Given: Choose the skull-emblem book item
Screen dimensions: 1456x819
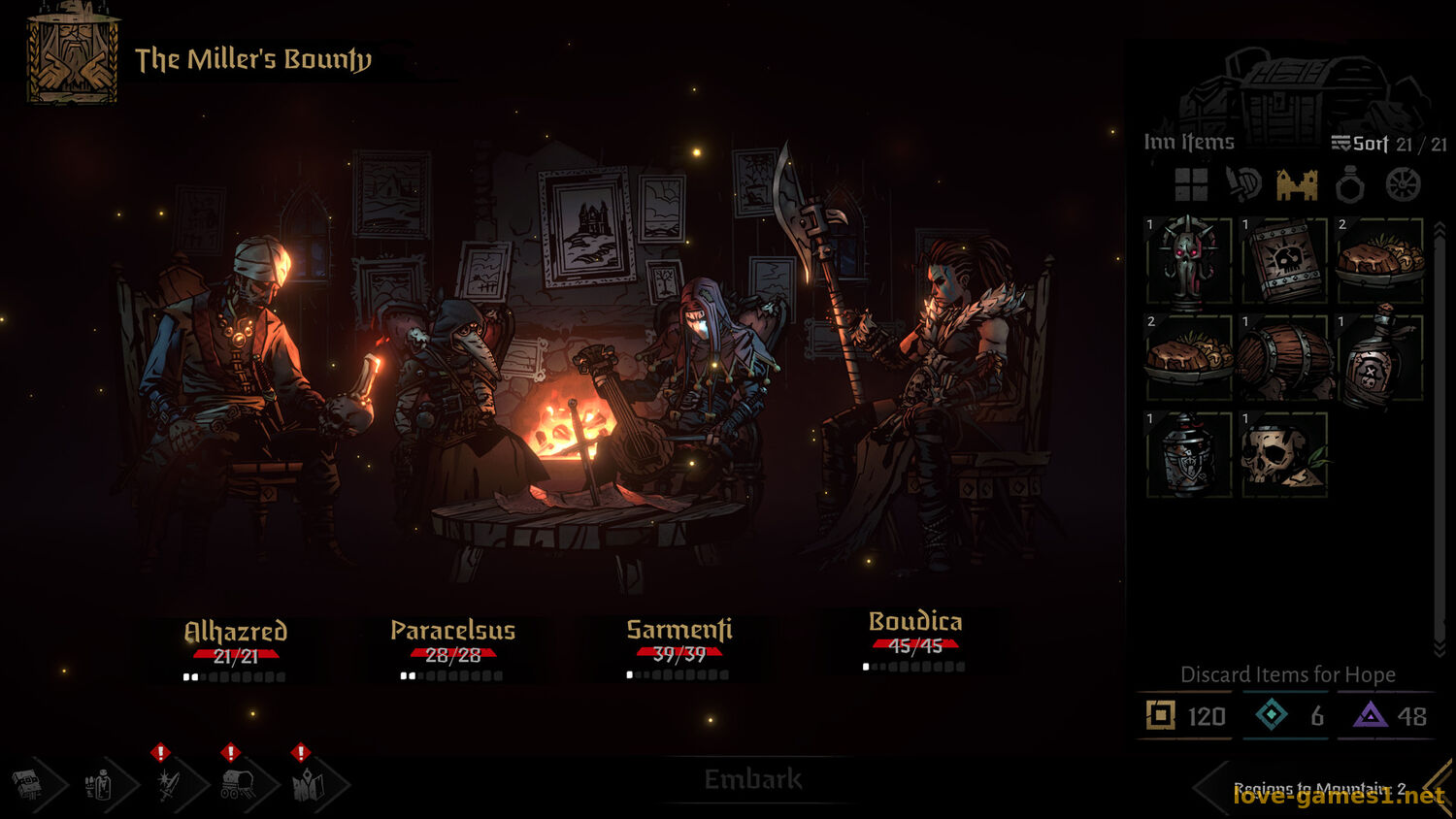Looking at the screenshot, I should 1284,262.
